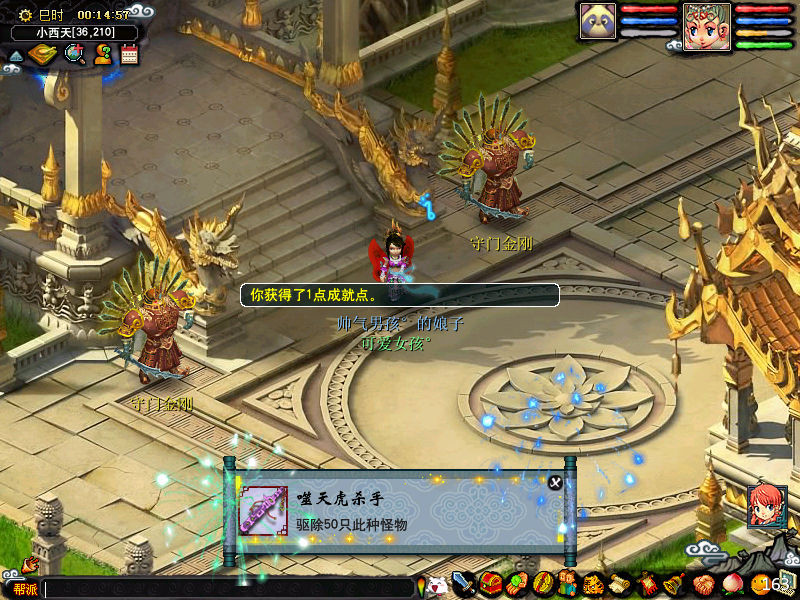This screenshot has height=600, width=800.
Task: Open the world map magnifier icon
Action: click(x=73, y=54)
